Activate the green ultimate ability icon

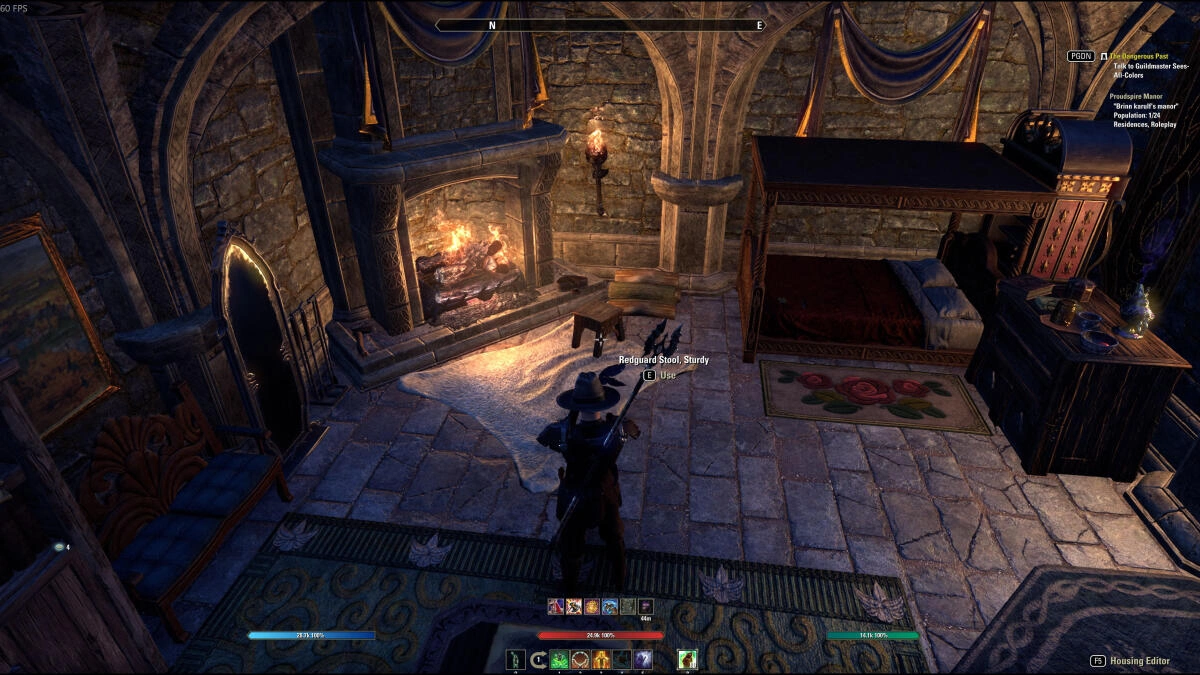click(687, 659)
